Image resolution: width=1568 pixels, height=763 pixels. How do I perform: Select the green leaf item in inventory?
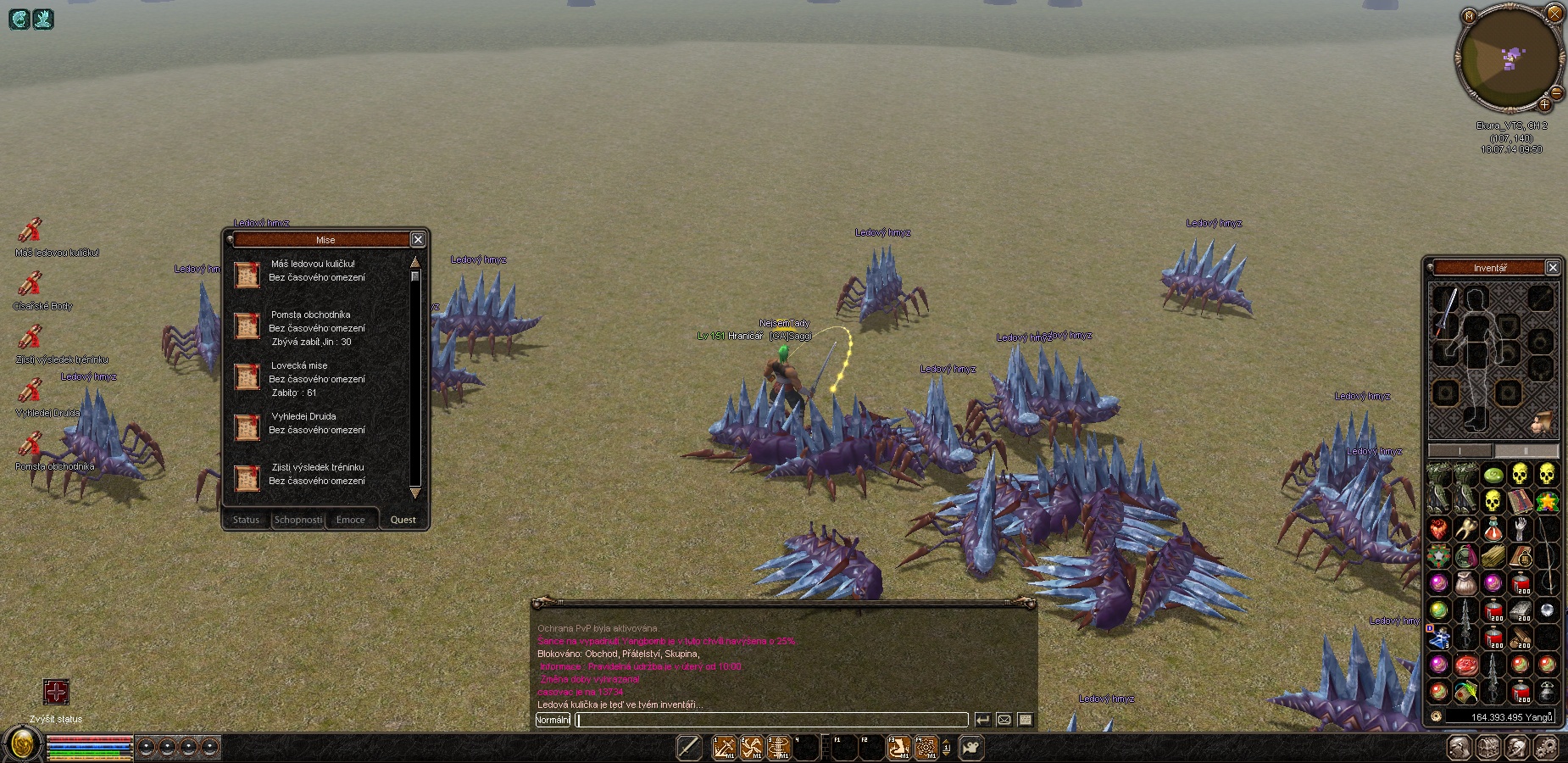[x=1493, y=475]
